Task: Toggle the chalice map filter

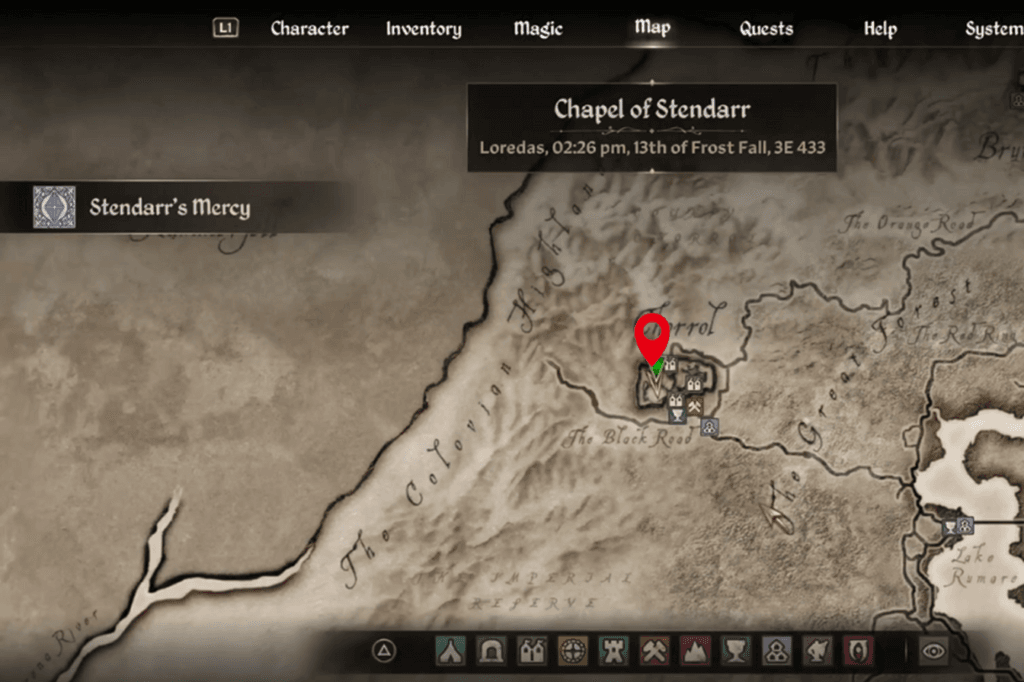Action: point(736,651)
